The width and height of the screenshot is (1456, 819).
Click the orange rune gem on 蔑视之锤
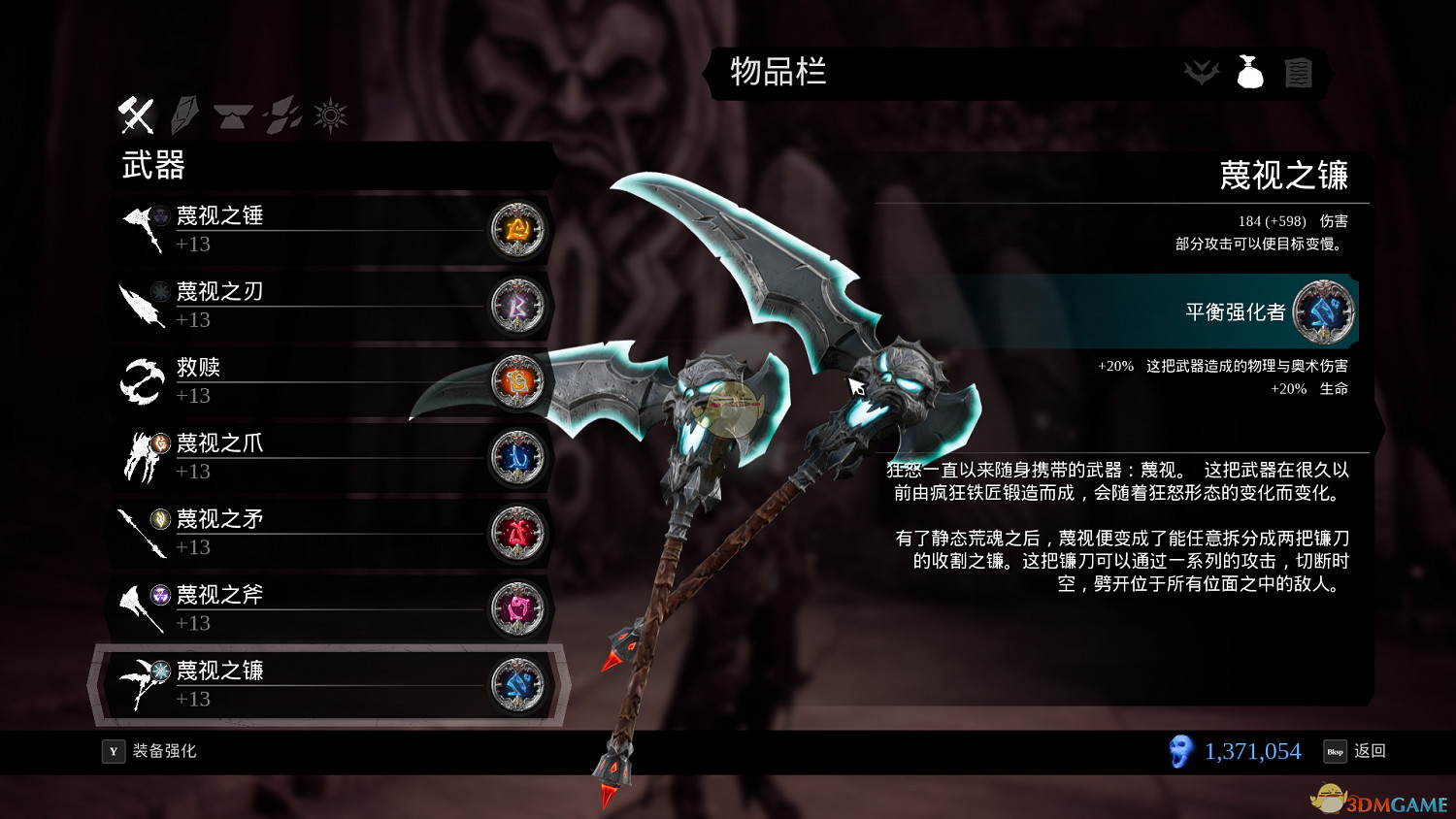(517, 231)
